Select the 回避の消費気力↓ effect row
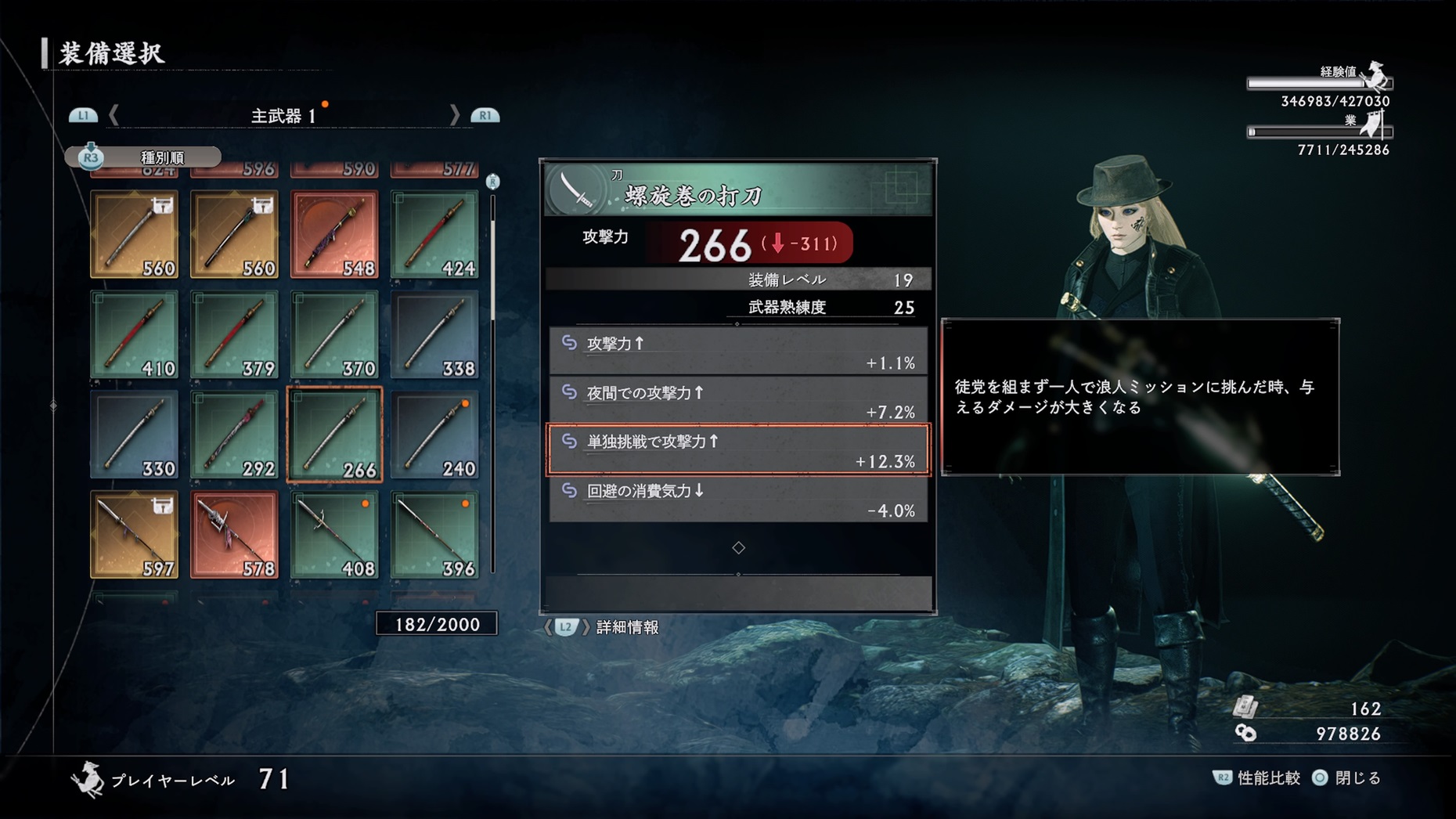 (x=738, y=500)
